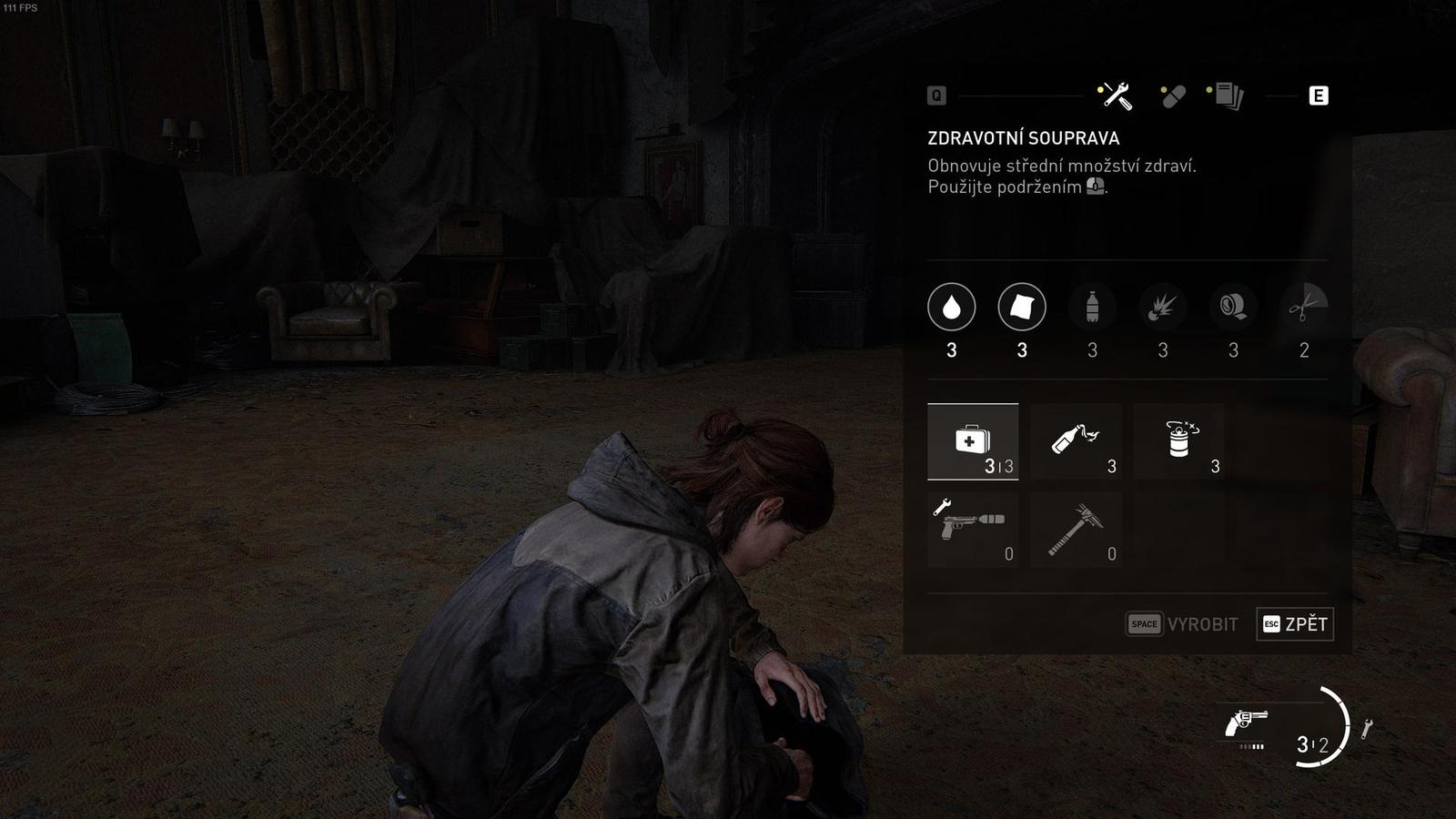Screen dimensions: 1456x819
Task: Pick the explosive ingredient icon
Action: (x=1163, y=308)
